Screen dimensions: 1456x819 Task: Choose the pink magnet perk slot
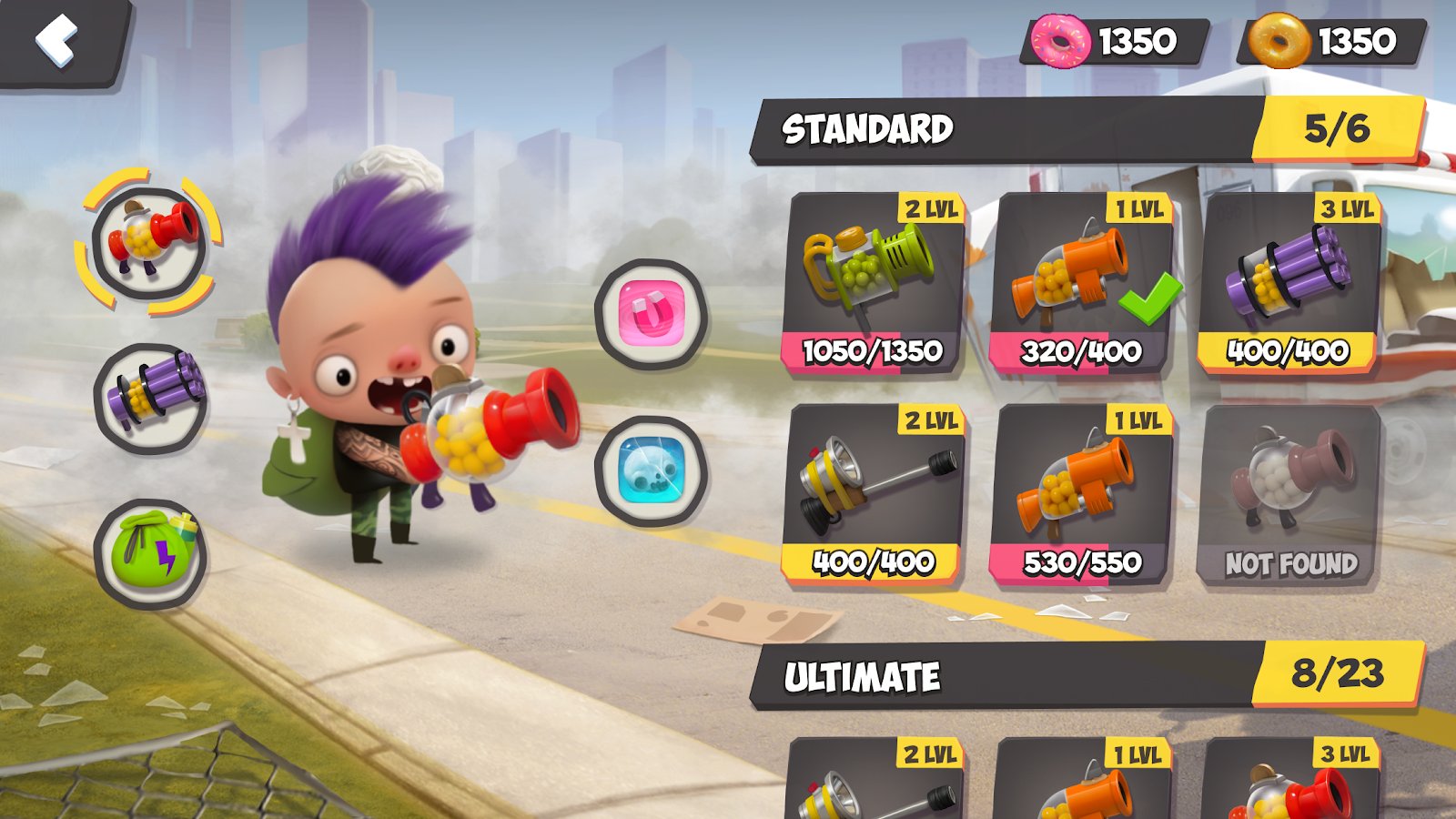[651, 314]
